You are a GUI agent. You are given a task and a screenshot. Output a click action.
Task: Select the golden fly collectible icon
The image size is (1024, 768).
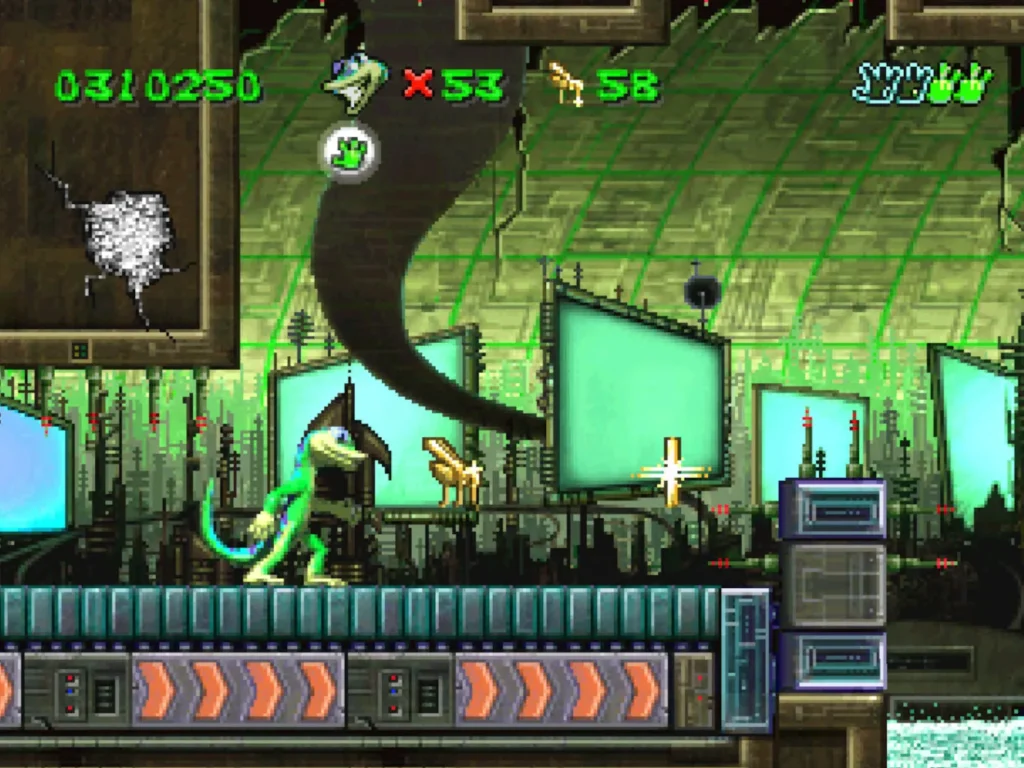[567, 84]
